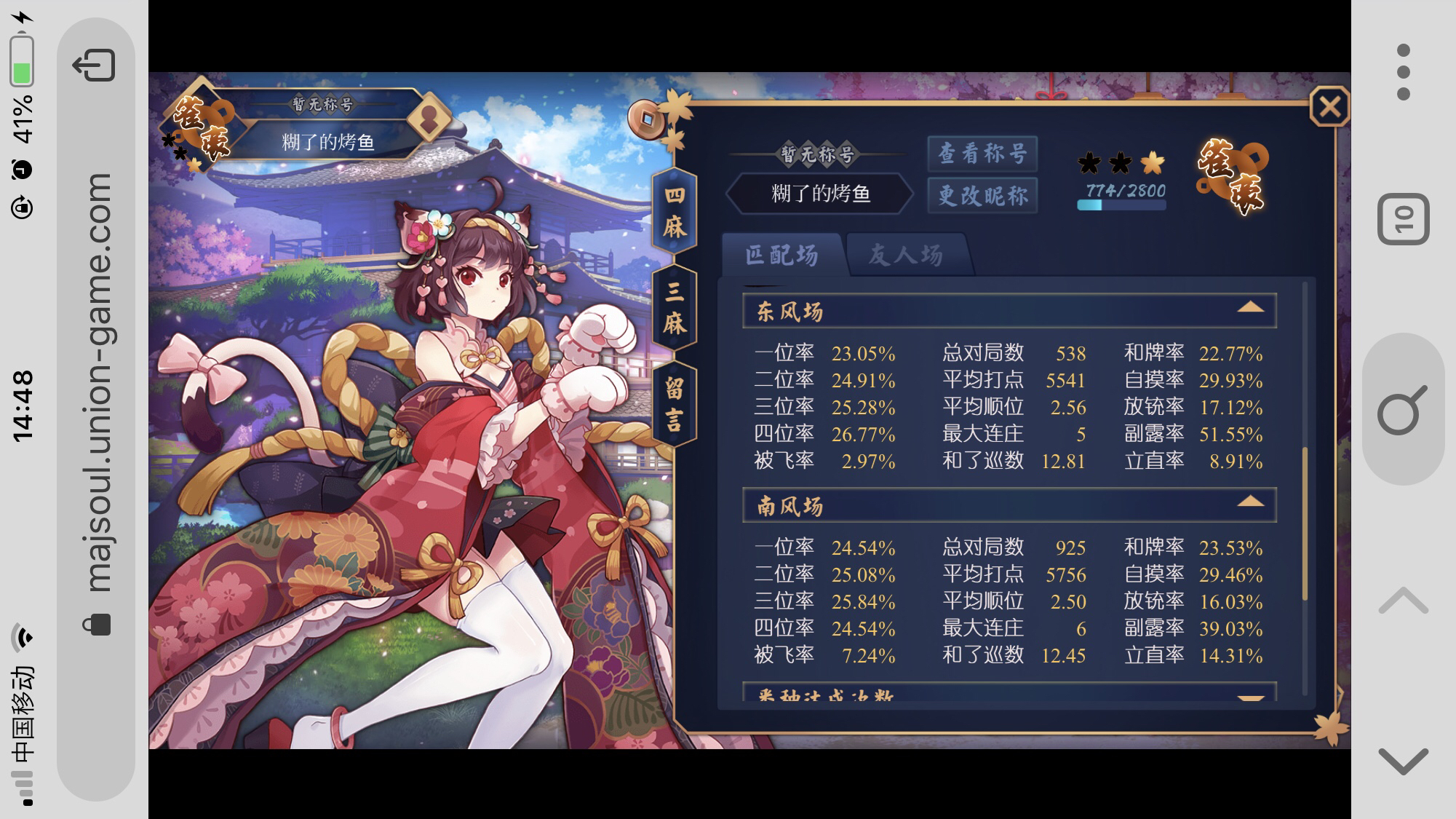
Task: Collapse the 南风场 statistics section
Action: pyautogui.click(x=1252, y=502)
